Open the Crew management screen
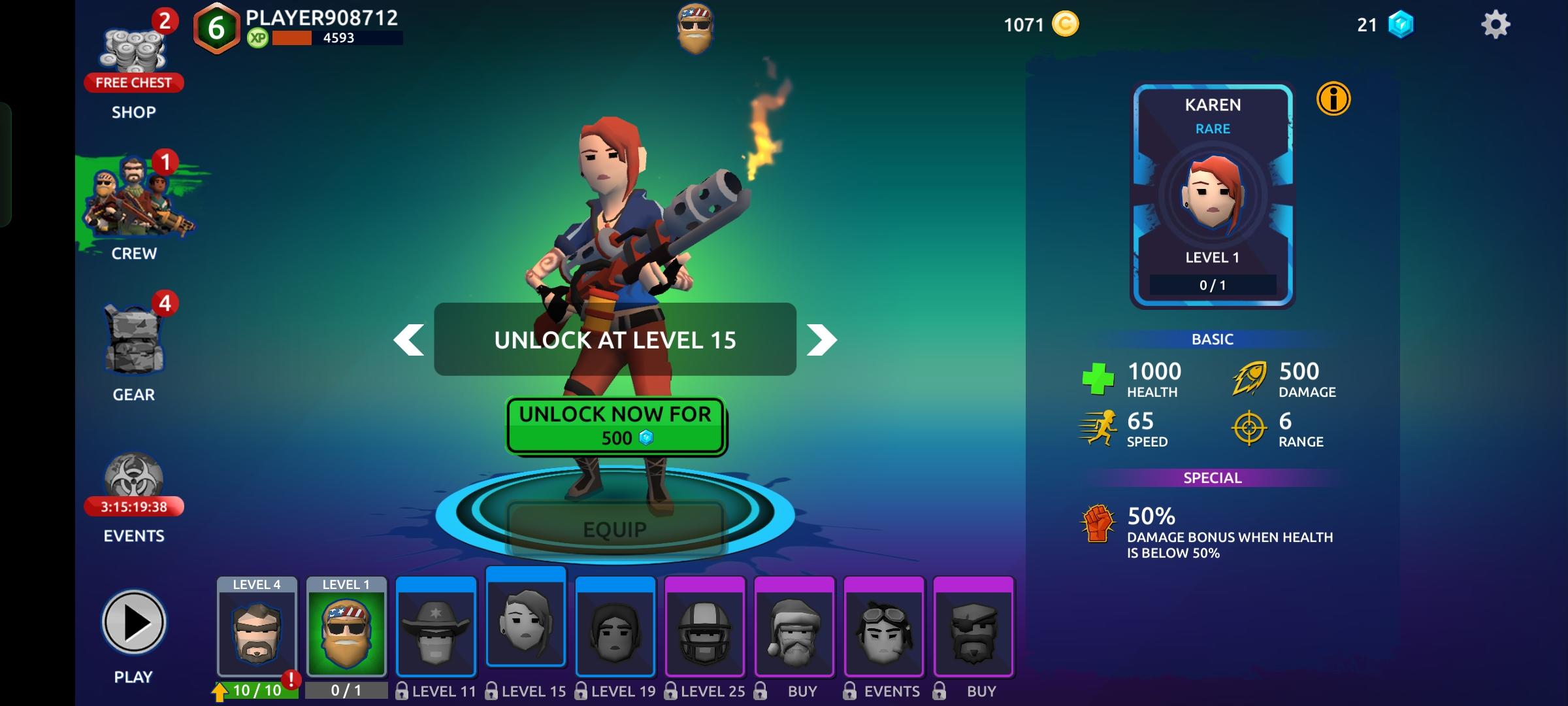Screen dimensions: 1568x706 133,203
